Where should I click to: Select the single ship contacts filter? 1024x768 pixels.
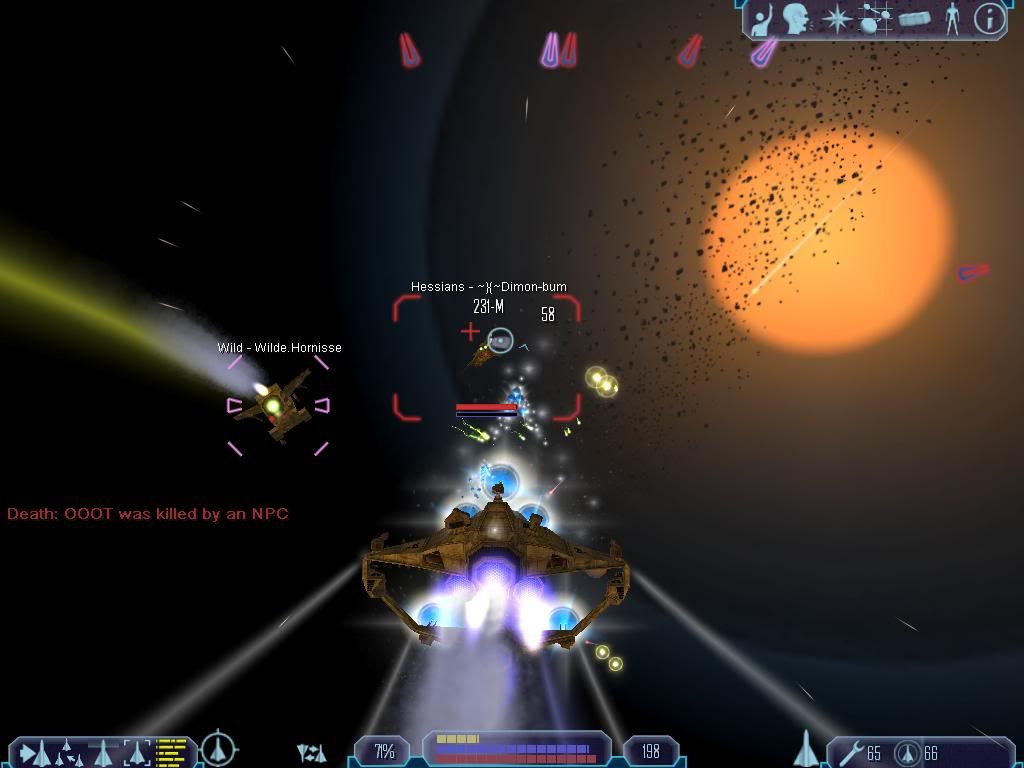[103, 751]
